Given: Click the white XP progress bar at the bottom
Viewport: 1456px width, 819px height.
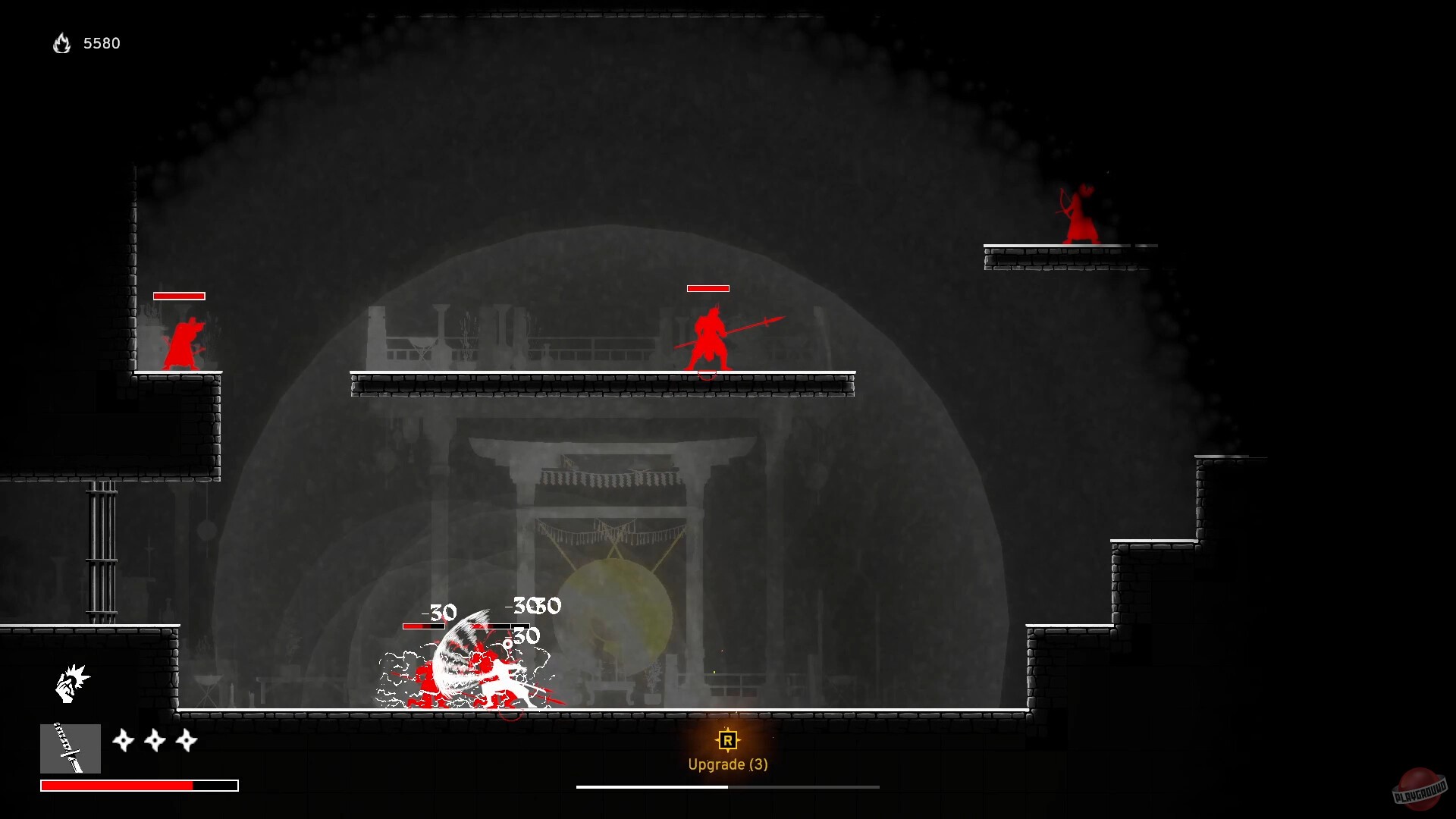Looking at the screenshot, I should 652,787.
